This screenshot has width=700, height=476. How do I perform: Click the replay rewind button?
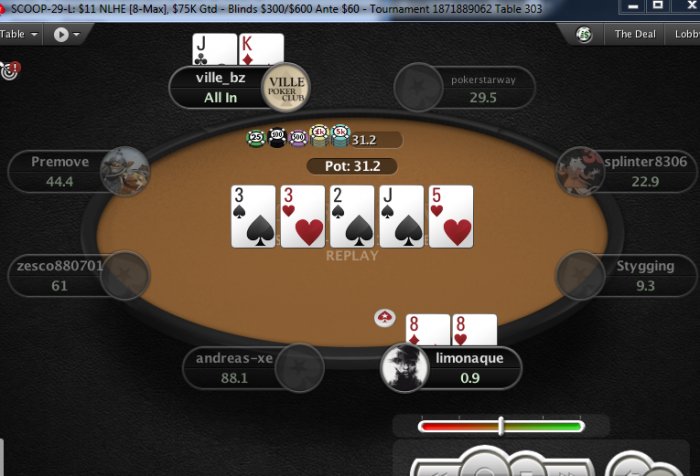point(438,468)
